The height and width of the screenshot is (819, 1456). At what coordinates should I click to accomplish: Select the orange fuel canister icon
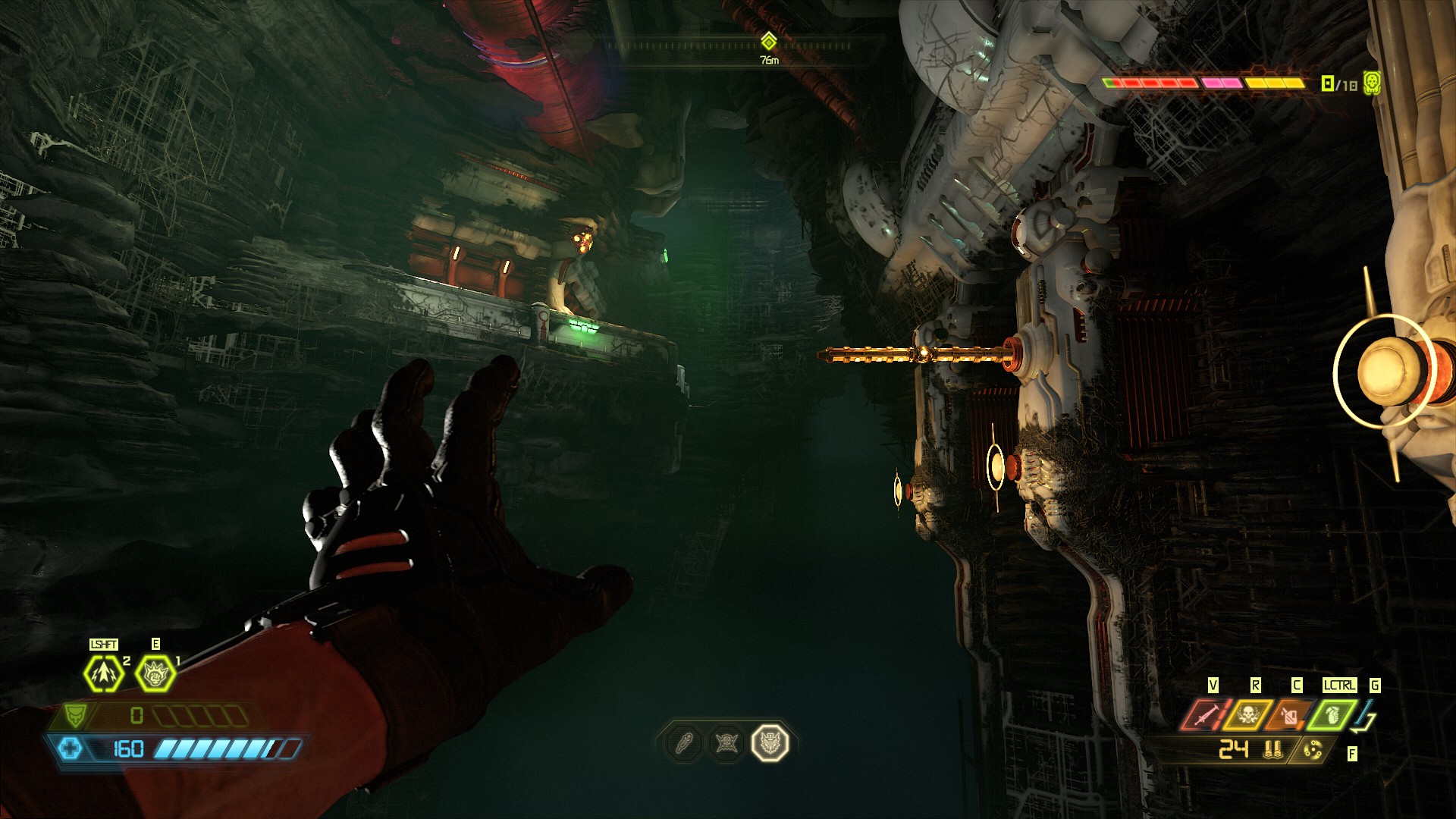pyautogui.click(x=1289, y=714)
